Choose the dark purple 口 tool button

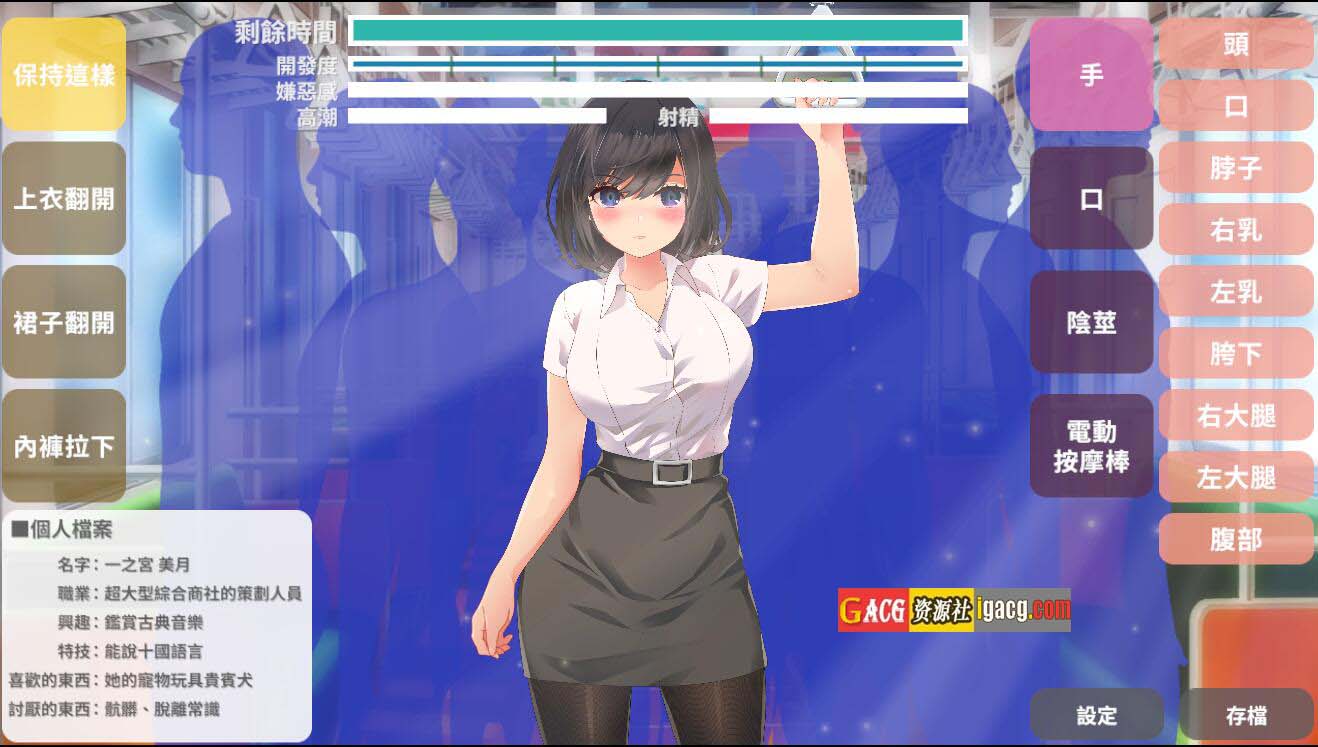click(x=1091, y=199)
